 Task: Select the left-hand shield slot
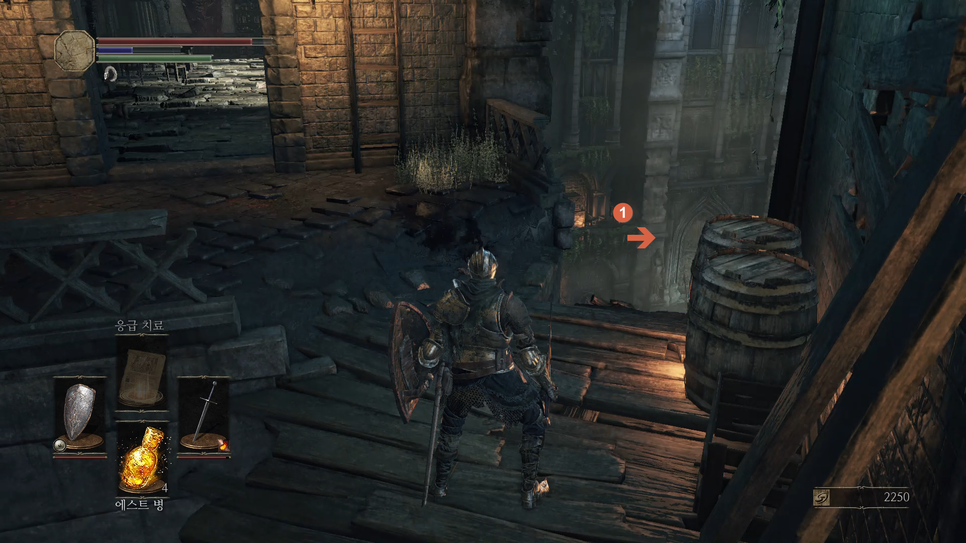(x=80, y=415)
